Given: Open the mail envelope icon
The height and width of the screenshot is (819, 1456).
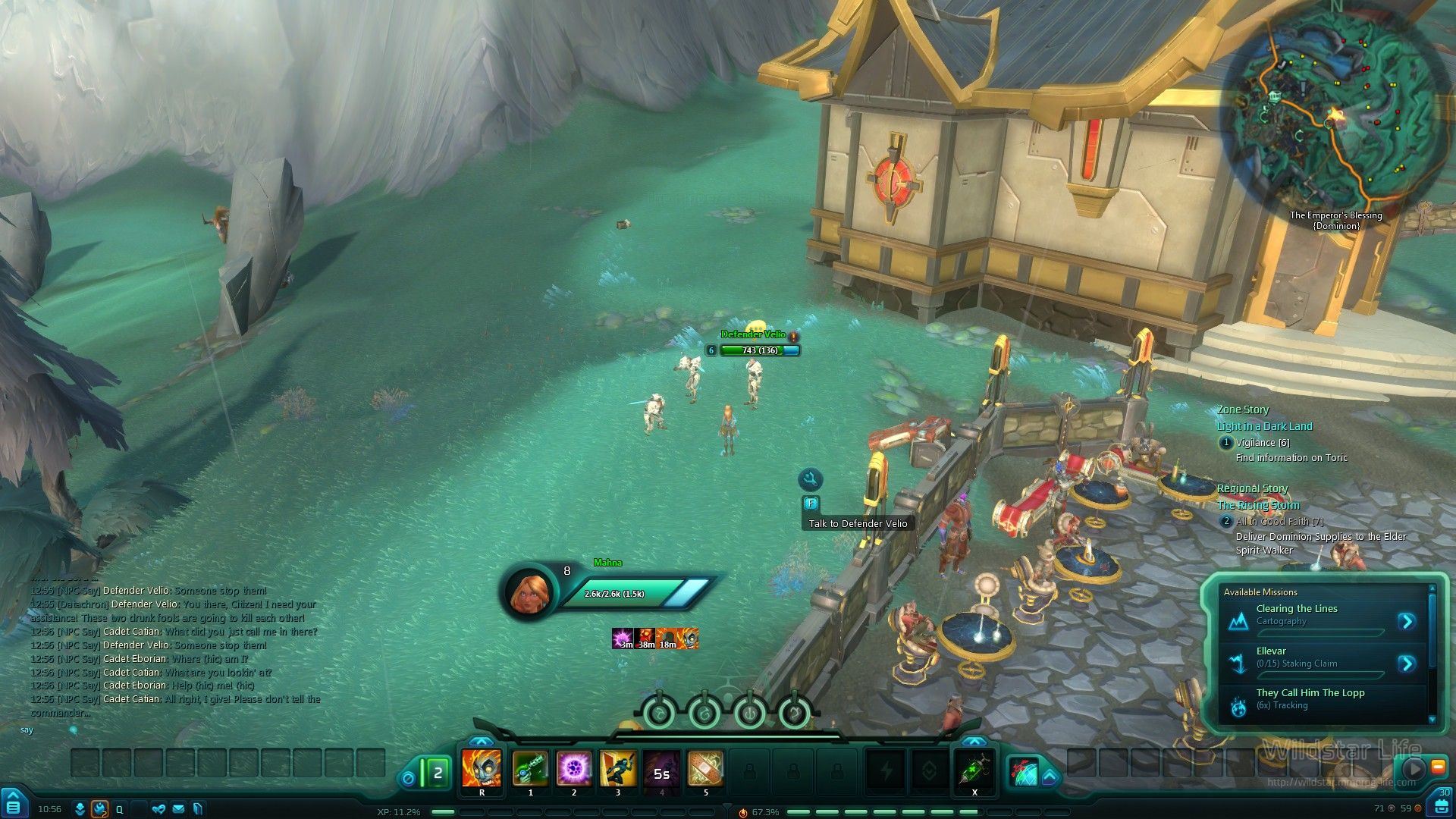Looking at the screenshot, I should click(x=178, y=809).
